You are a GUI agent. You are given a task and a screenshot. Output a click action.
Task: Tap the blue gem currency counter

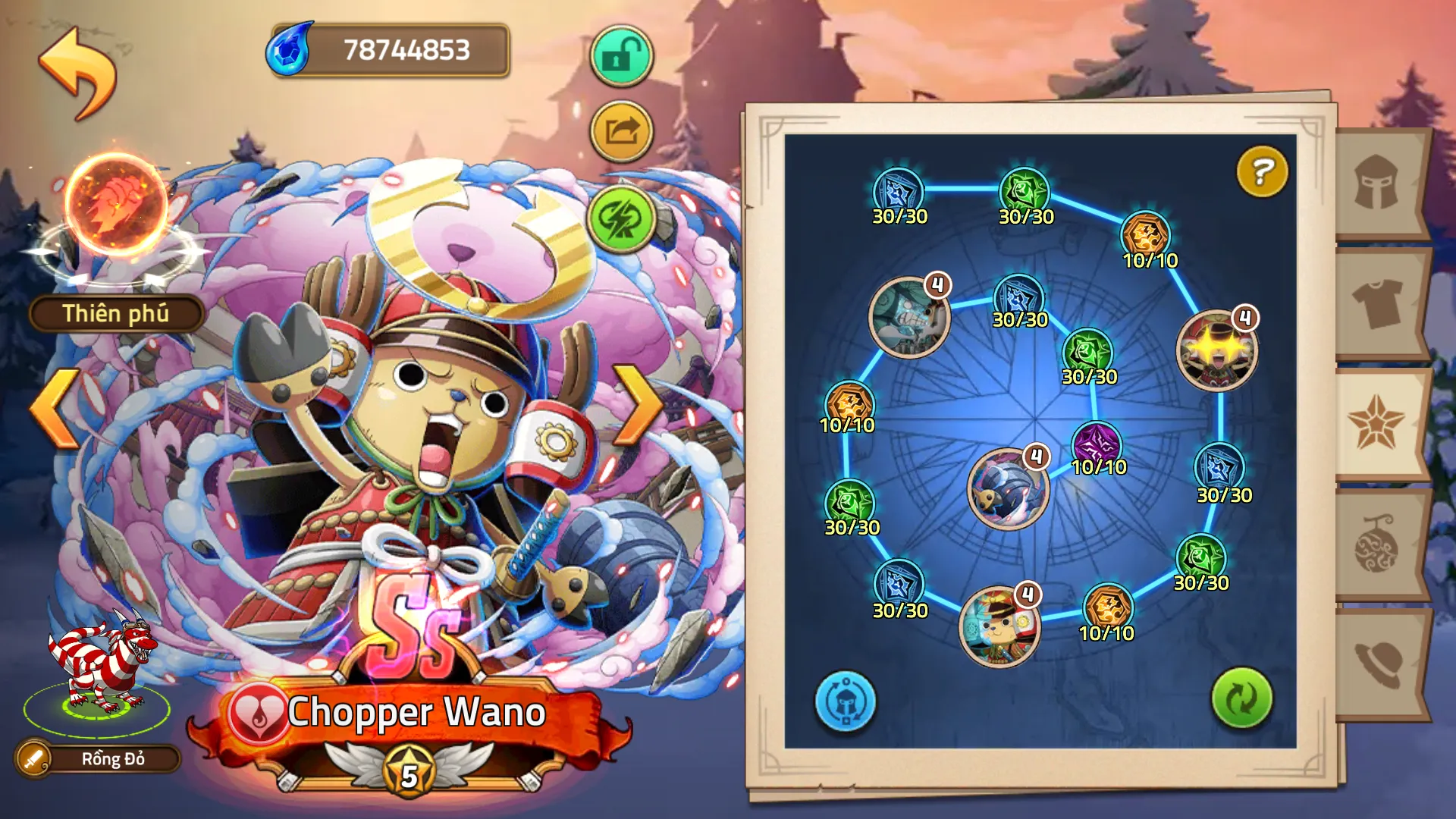(389, 50)
